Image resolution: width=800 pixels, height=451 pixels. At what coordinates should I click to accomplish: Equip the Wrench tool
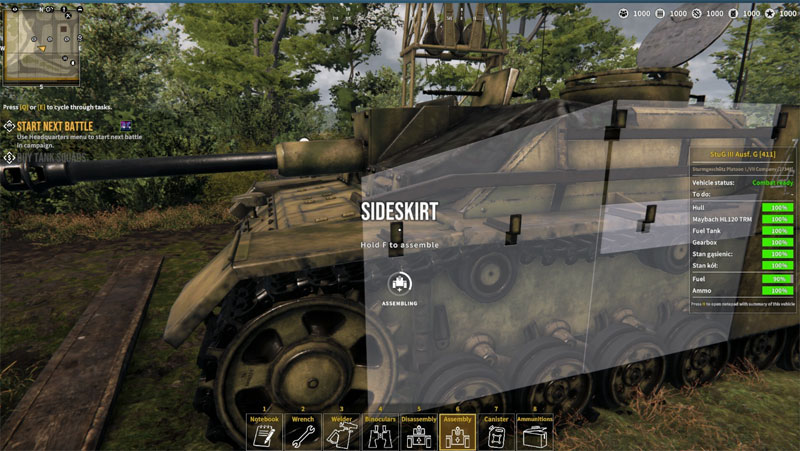(x=303, y=432)
